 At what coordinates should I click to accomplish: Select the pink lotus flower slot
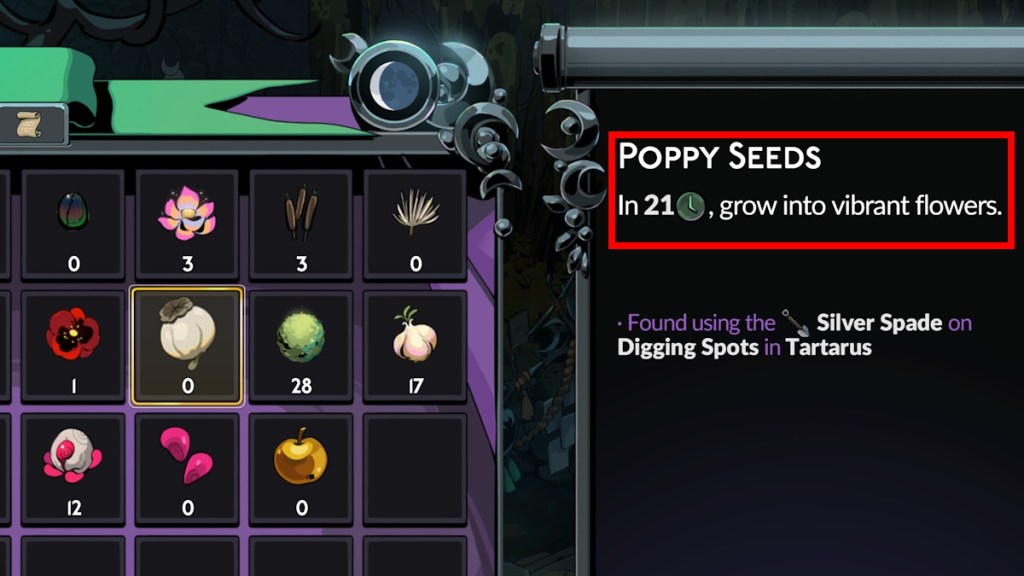point(187,223)
